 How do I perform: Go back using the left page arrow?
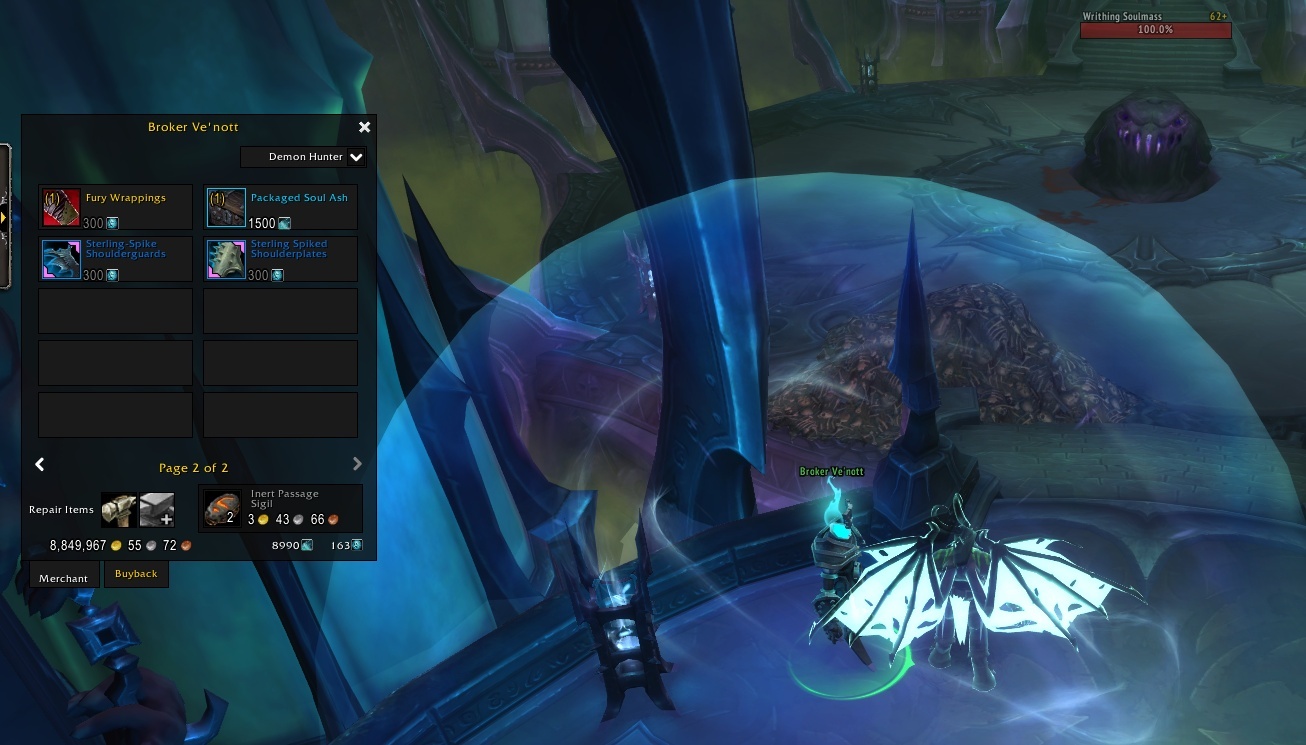[40, 464]
